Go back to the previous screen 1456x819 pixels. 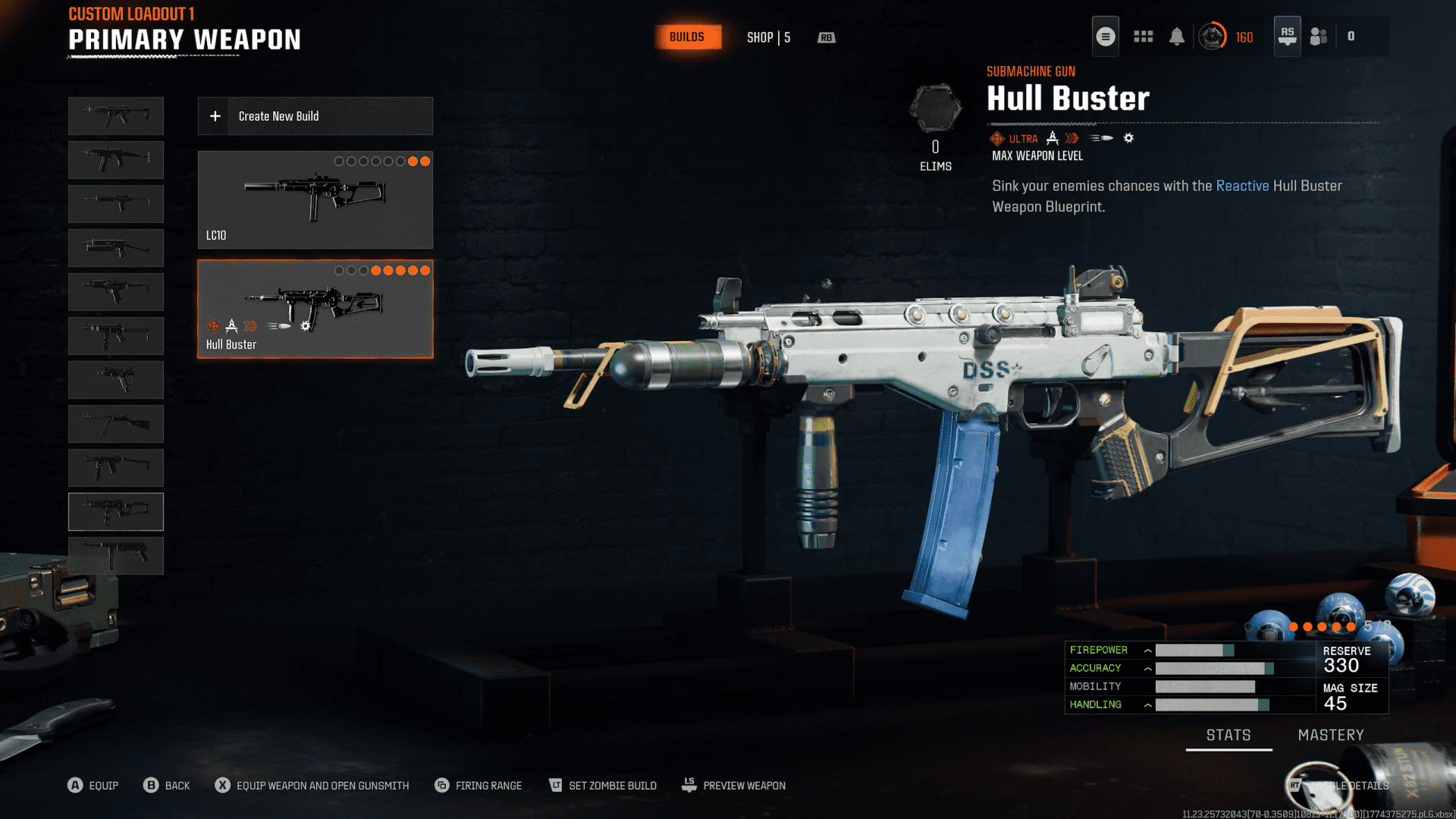[x=167, y=786]
